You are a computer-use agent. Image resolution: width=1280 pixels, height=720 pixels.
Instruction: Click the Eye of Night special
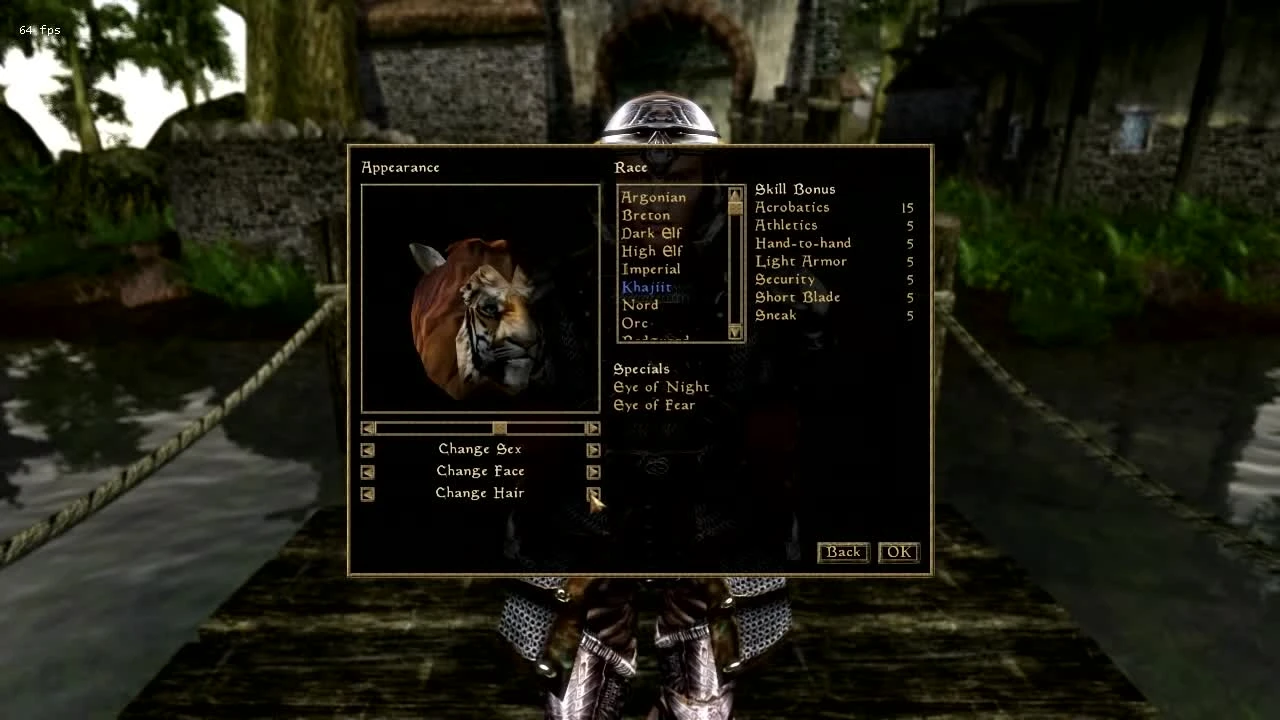click(662, 387)
